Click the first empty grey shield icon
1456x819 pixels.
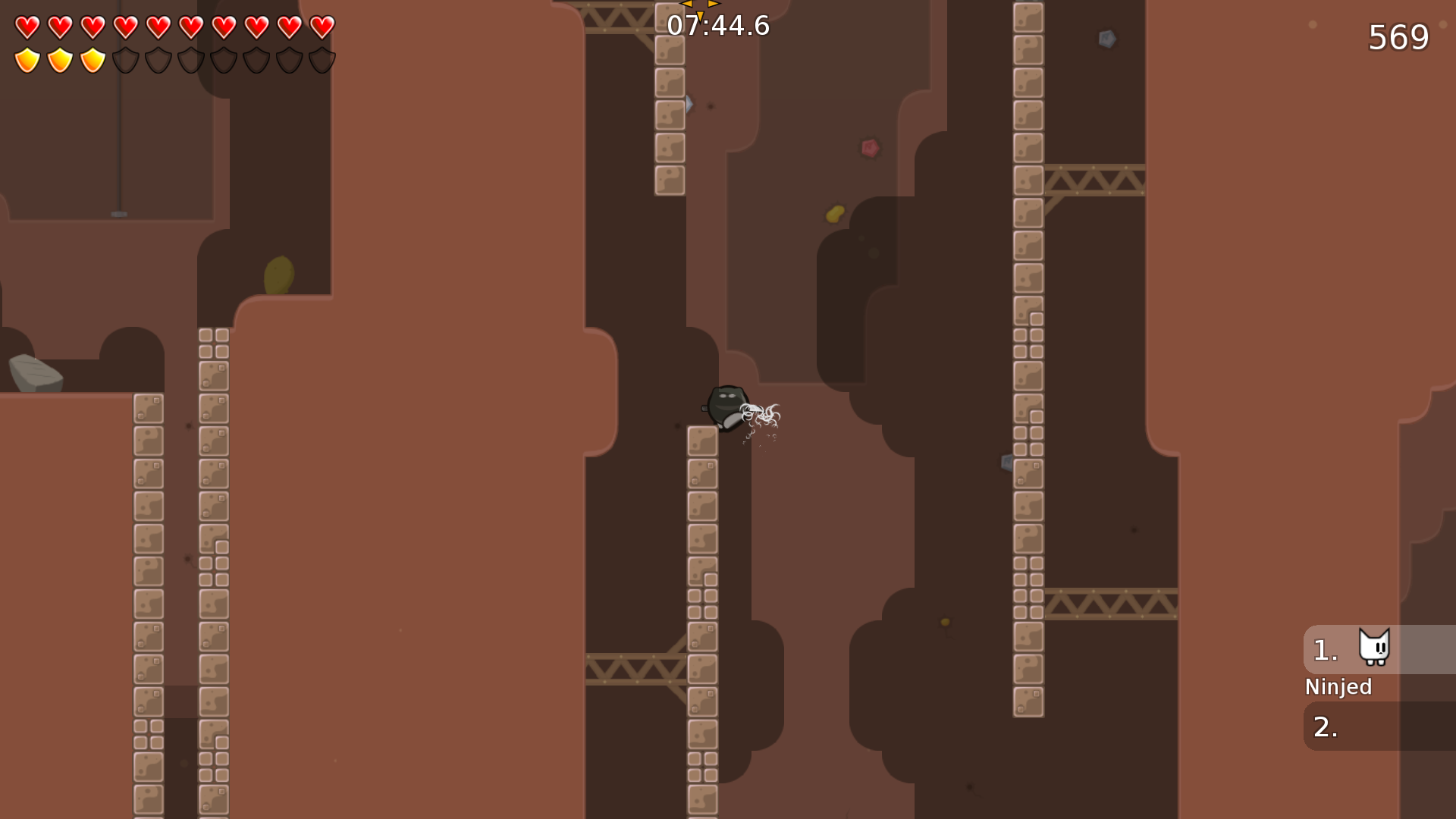tap(125, 58)
